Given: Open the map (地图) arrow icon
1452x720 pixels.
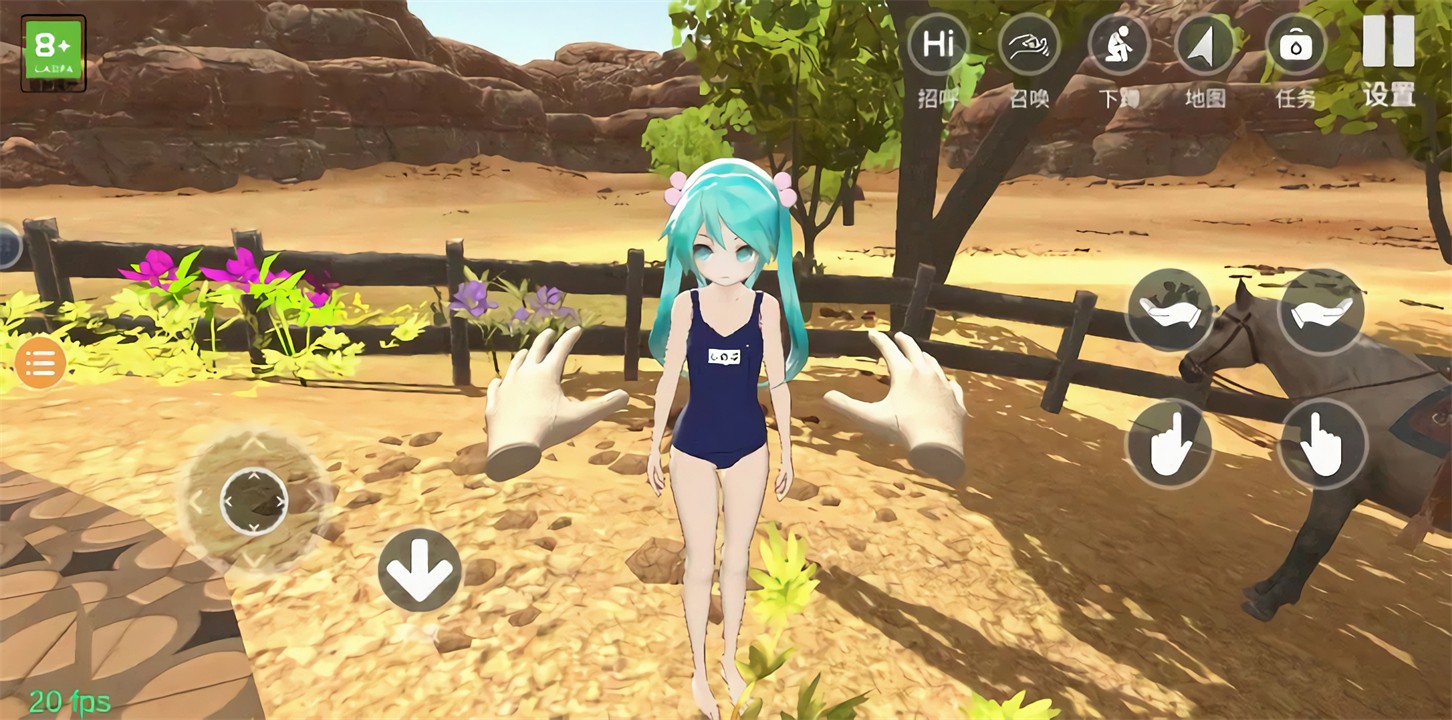Looking at the screenshot, I should pyautogui.click(x=1205, y=45).
